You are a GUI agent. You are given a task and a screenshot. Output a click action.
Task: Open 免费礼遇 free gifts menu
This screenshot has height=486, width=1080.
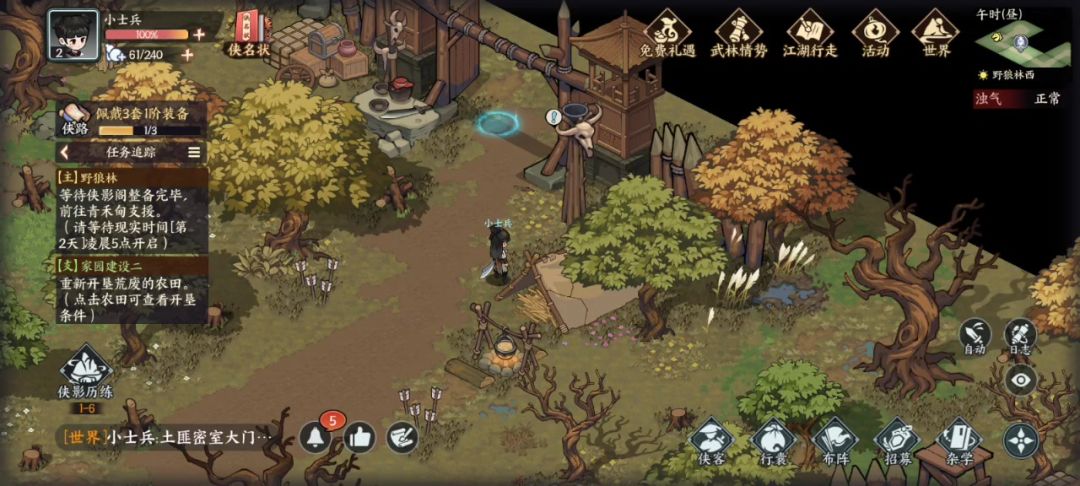pyautogui.click(x=667, y=34)
